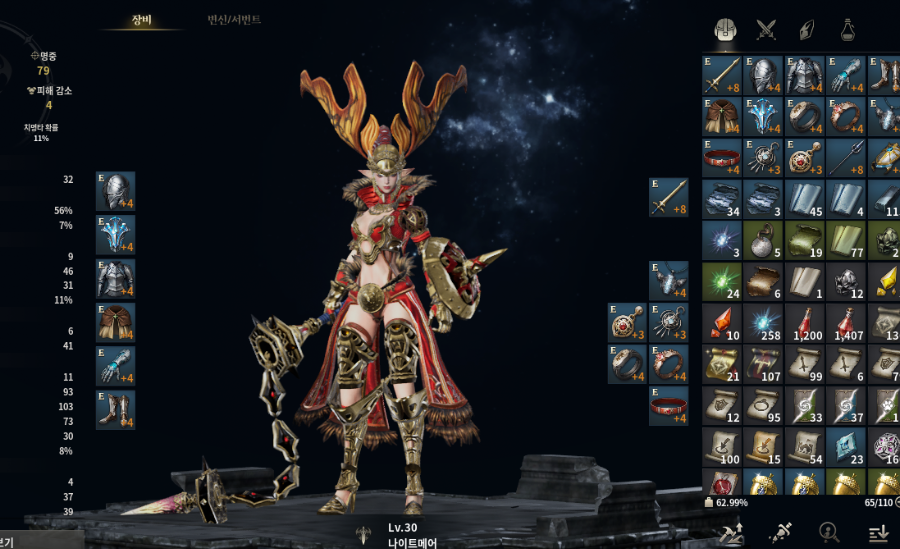The width and height of the screenshot is (900, 549).
Task: Select the helmet-icon inventory category tab
Action: (x=726, y=29)
